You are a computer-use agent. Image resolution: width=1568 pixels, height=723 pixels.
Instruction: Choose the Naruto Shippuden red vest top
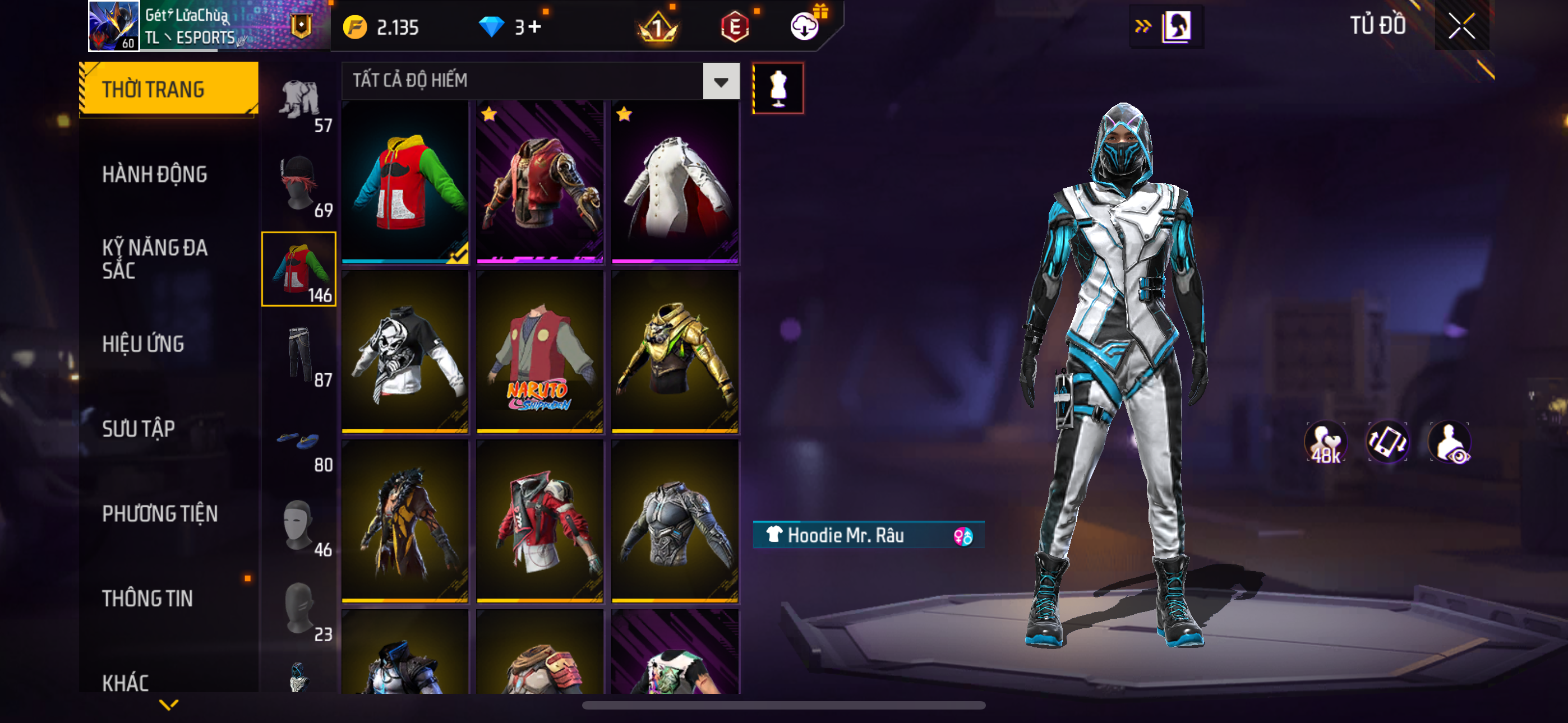[540, 351]
